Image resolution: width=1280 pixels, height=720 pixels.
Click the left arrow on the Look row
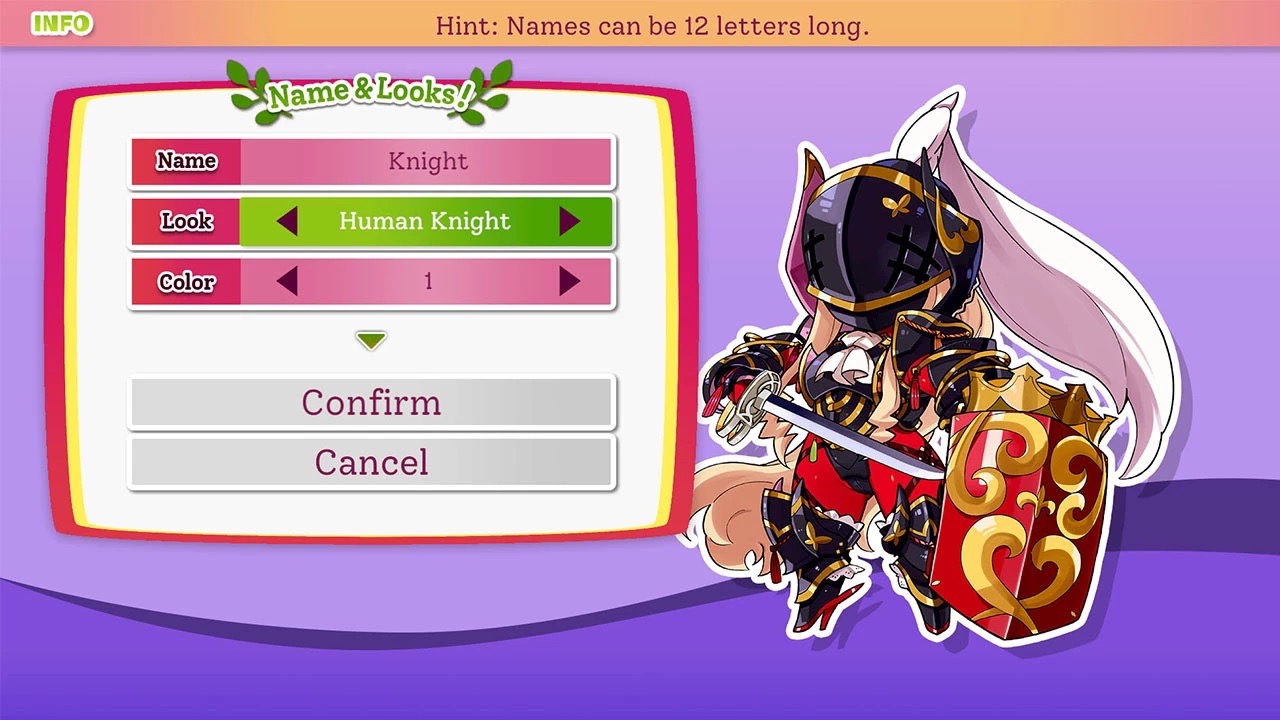coord(287,221)
